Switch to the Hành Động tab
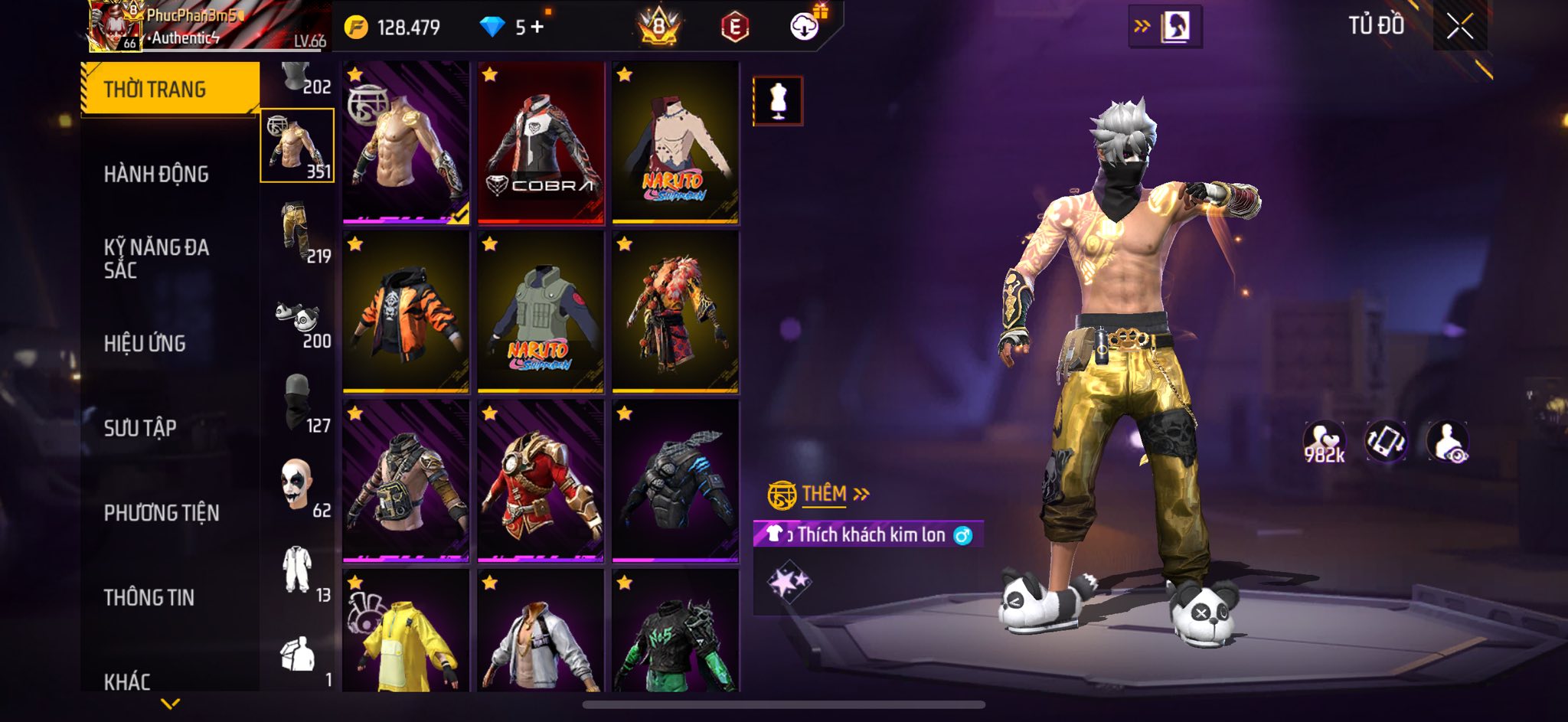The width and height of the screenshot is (1568, 722). click(156, 175)
